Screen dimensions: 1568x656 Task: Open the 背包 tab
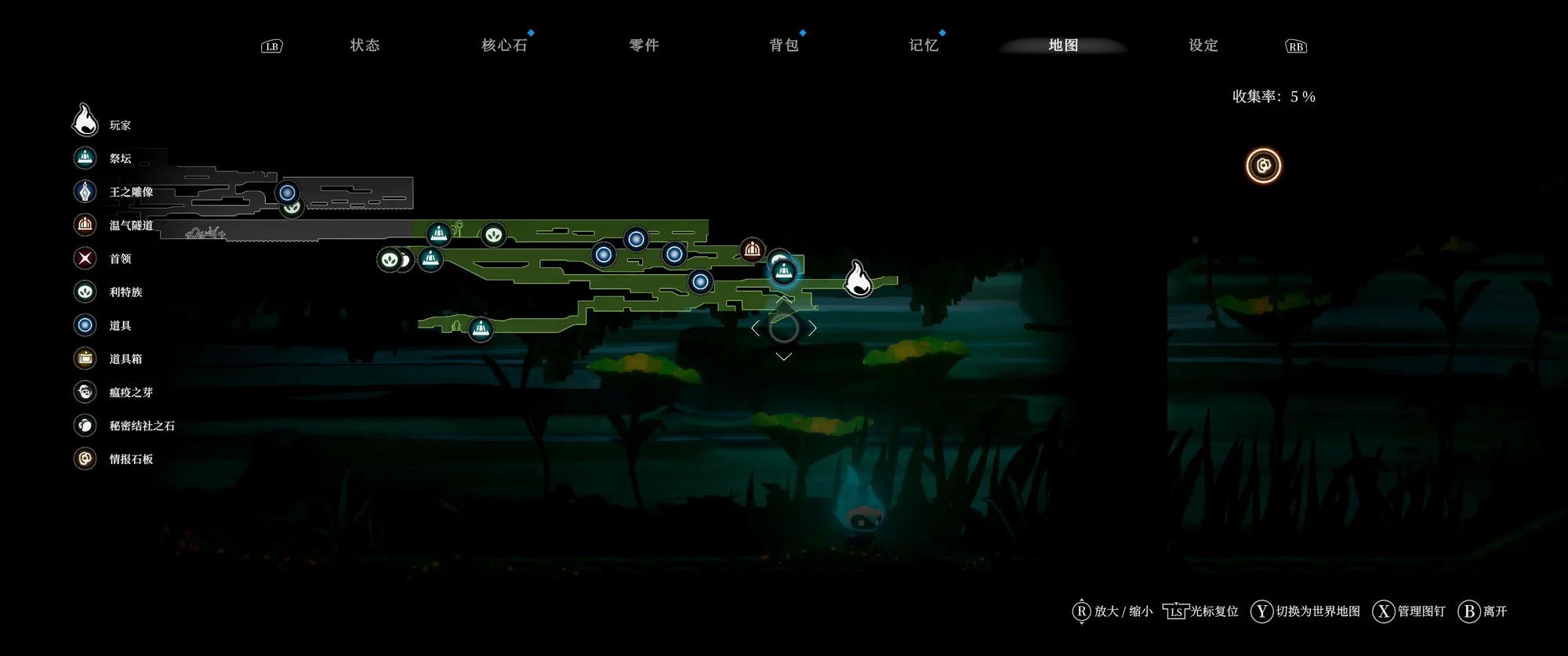tap(783, 45)
